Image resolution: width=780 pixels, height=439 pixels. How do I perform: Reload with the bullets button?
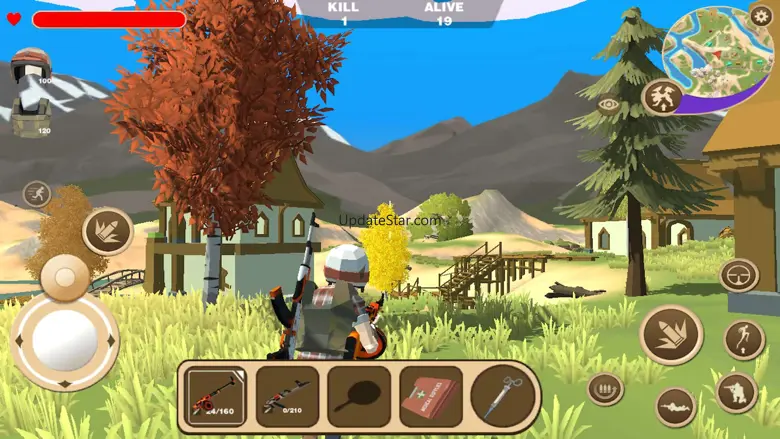(x=605, y=388)
